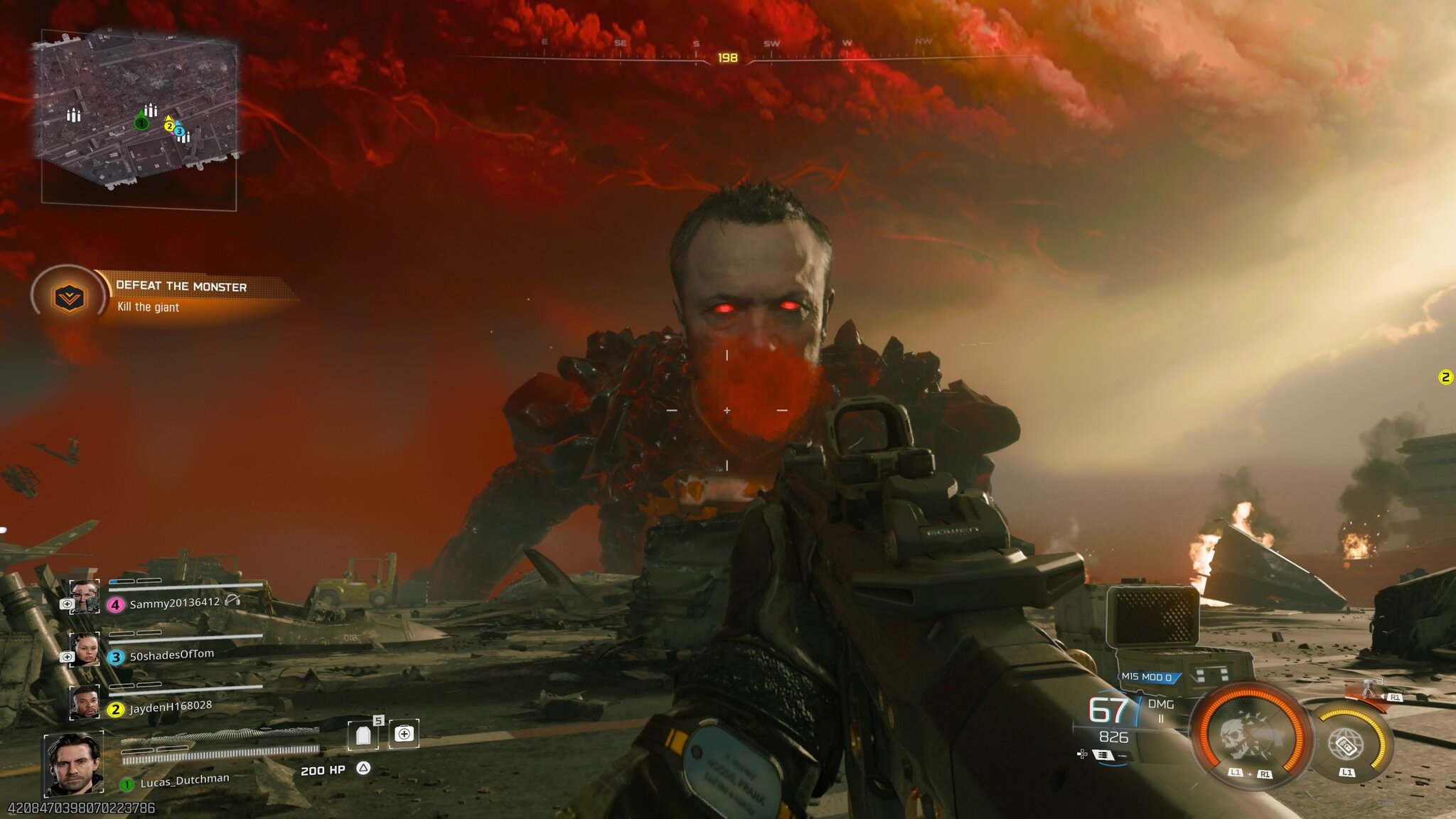Click the yellow player 2 edge marker
1456x819 pixels.
click(x=1445, y=378)
